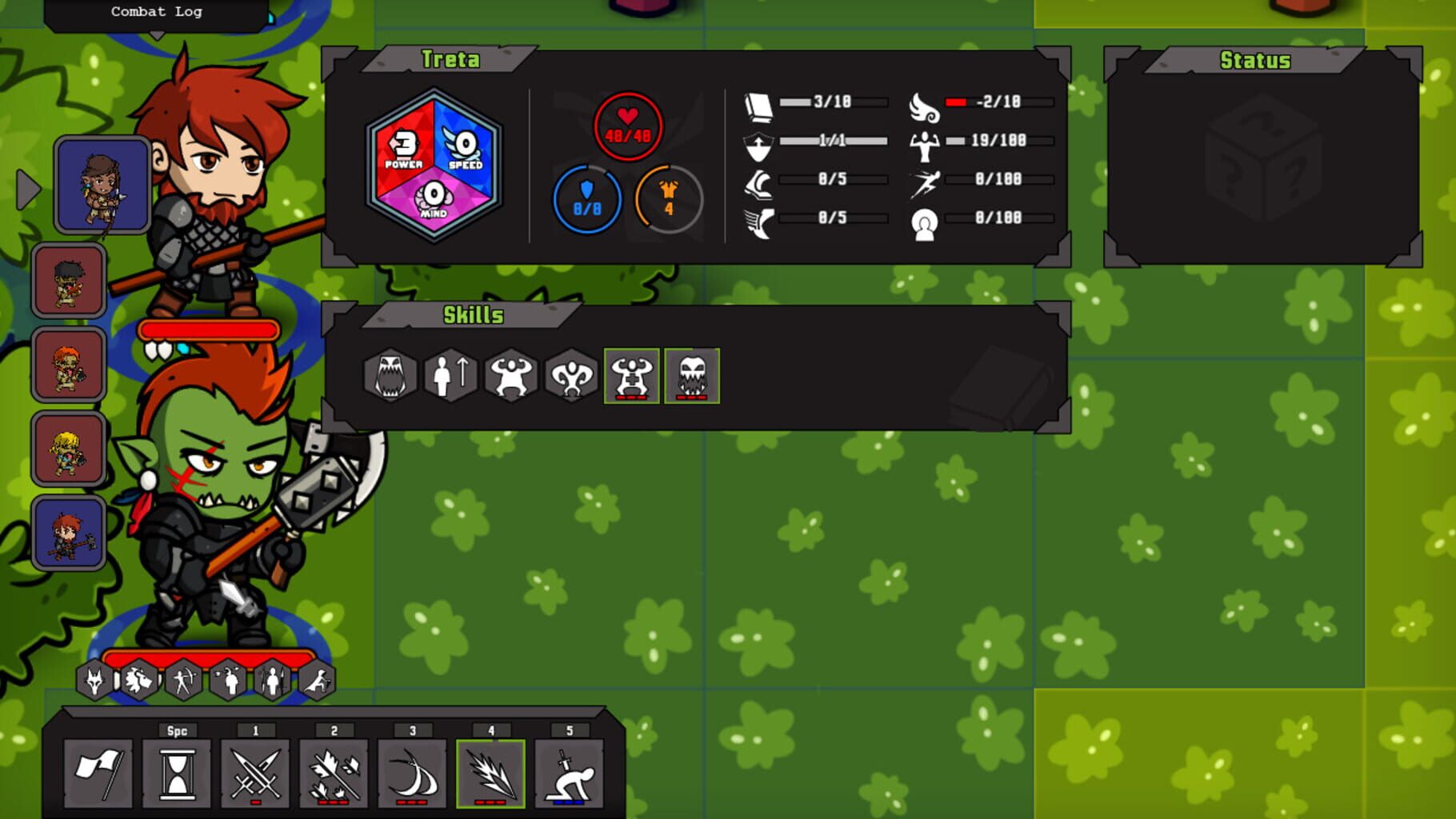This screenshot has height=819, width=1456.
Task: Expand the left sidebar with the arrow tab
Action: [x=28, y=189]
